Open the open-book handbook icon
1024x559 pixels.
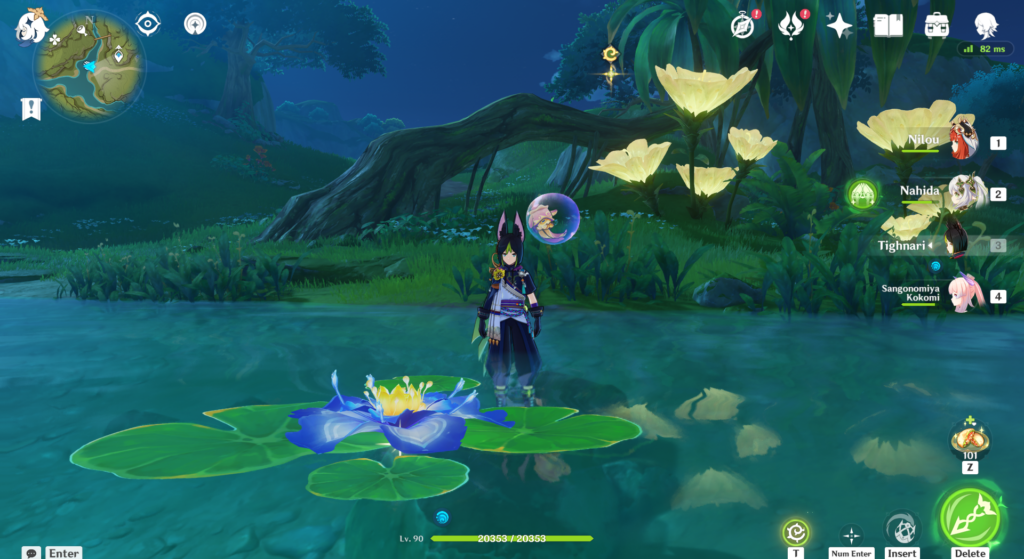click(x=888, y=25)
